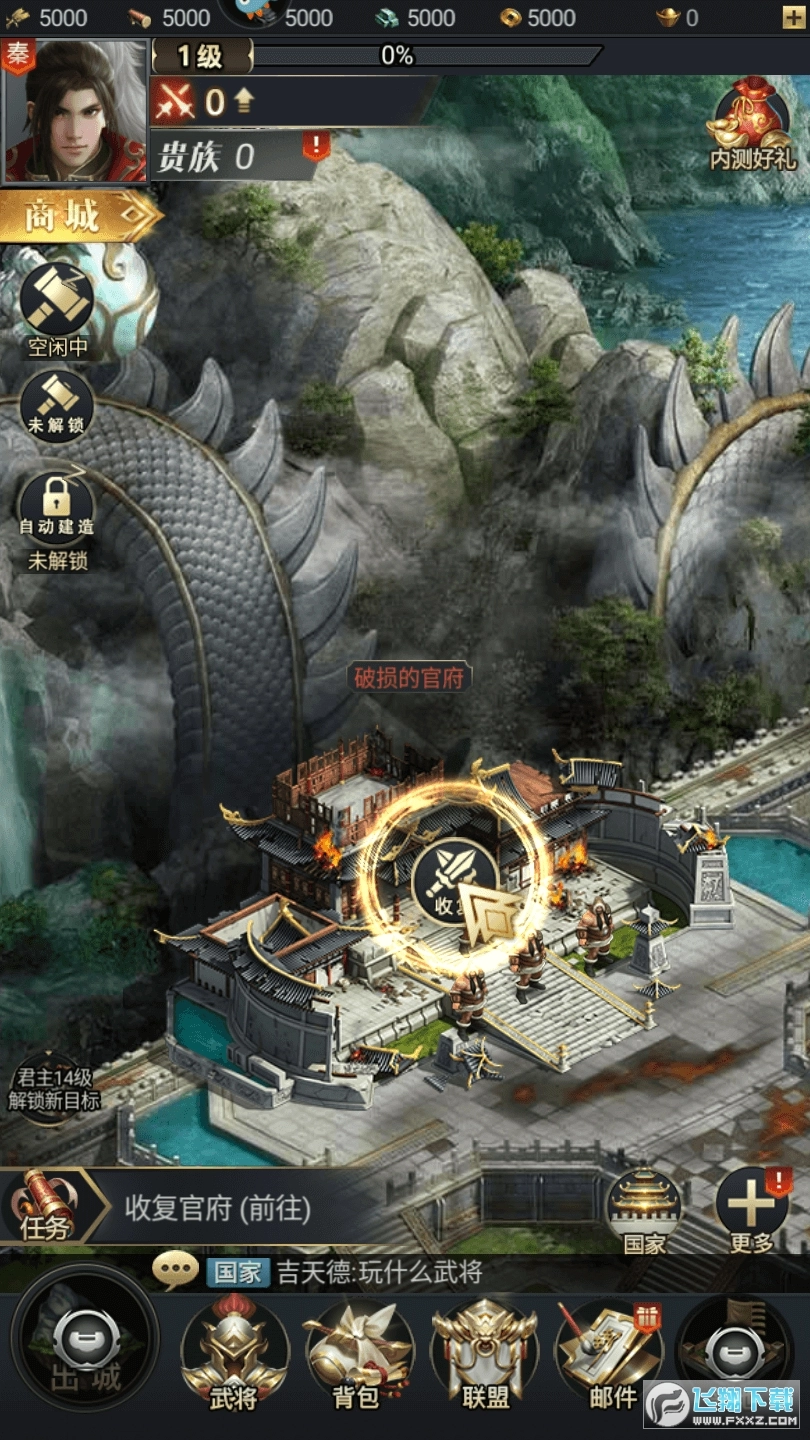810x1440 pixels.
Task: Open the 联盟 alliance menu
Action: coord(486,1355)
